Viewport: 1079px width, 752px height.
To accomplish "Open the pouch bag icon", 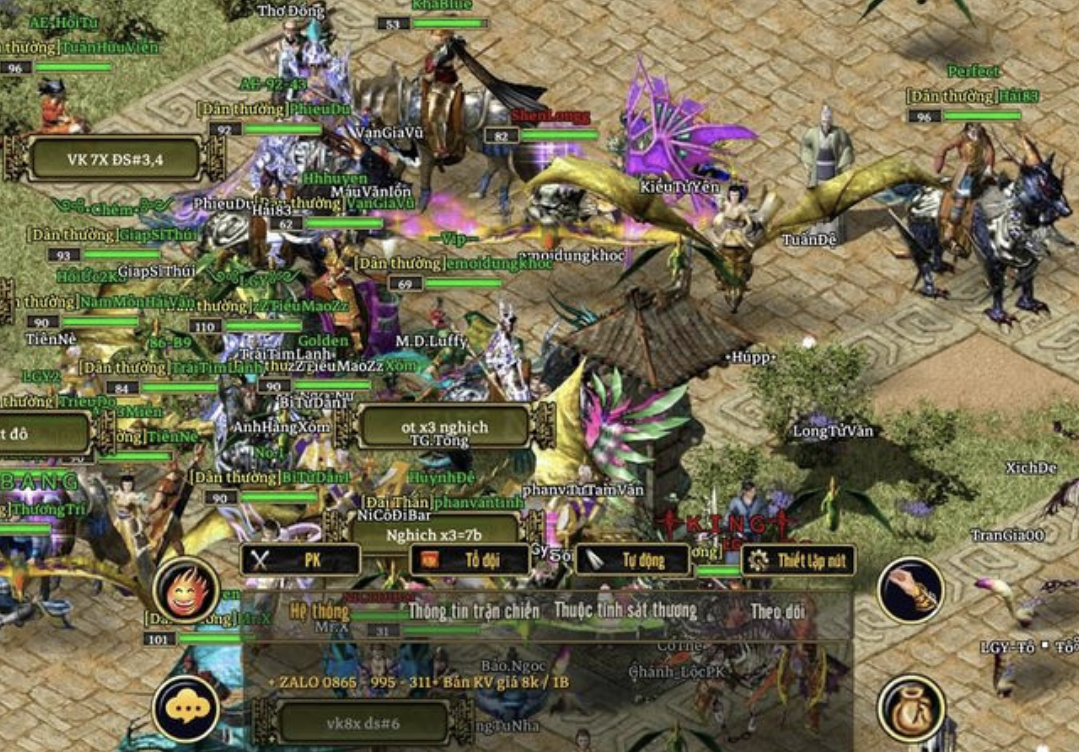I will click(x=911, y=709).
